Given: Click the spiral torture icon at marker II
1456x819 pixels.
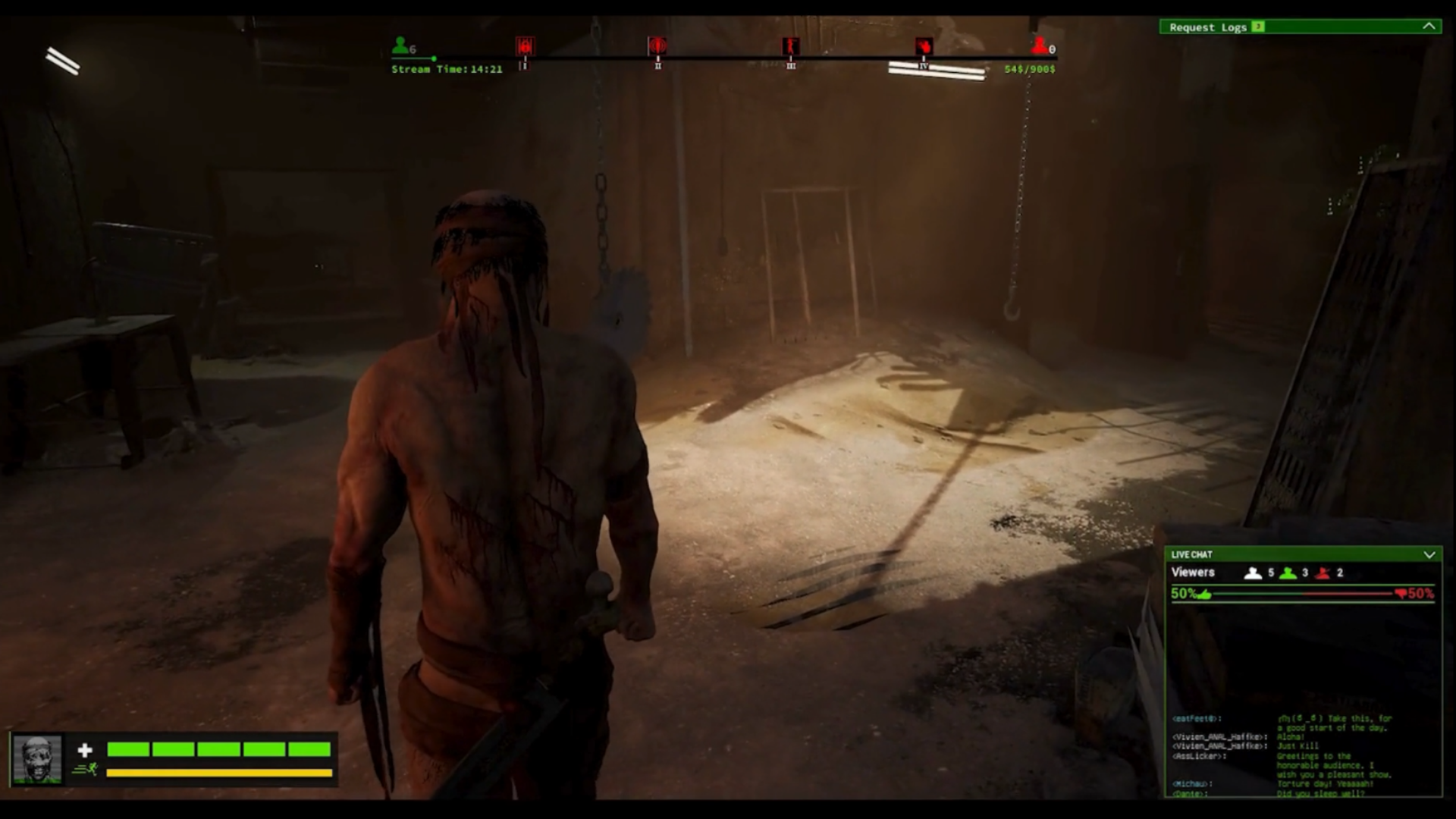Looking at the screenshot, I should click(657, 47).
